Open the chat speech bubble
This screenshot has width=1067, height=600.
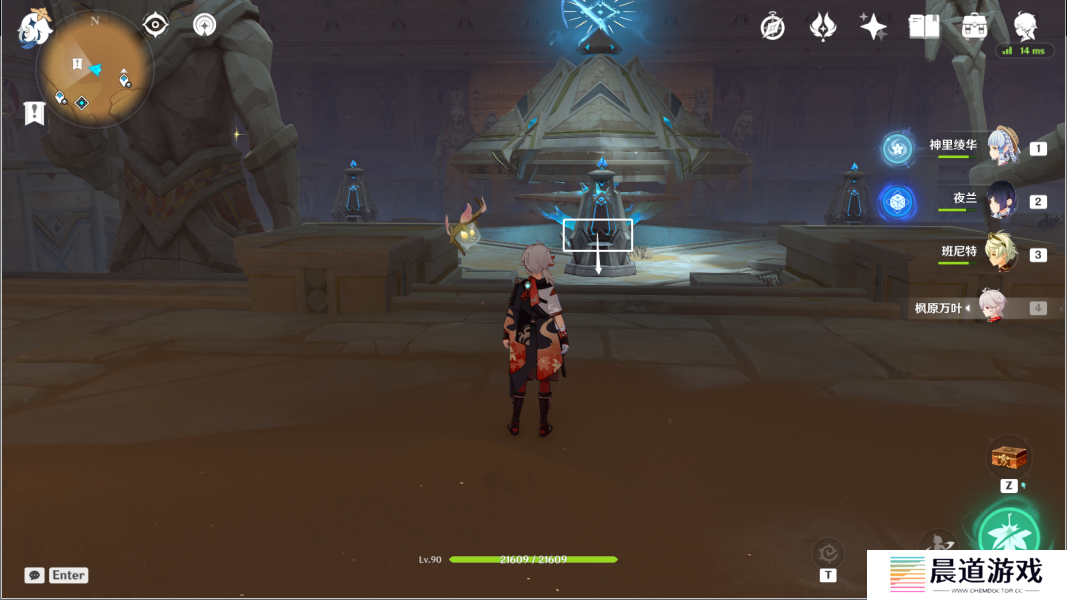click(35, 575)
